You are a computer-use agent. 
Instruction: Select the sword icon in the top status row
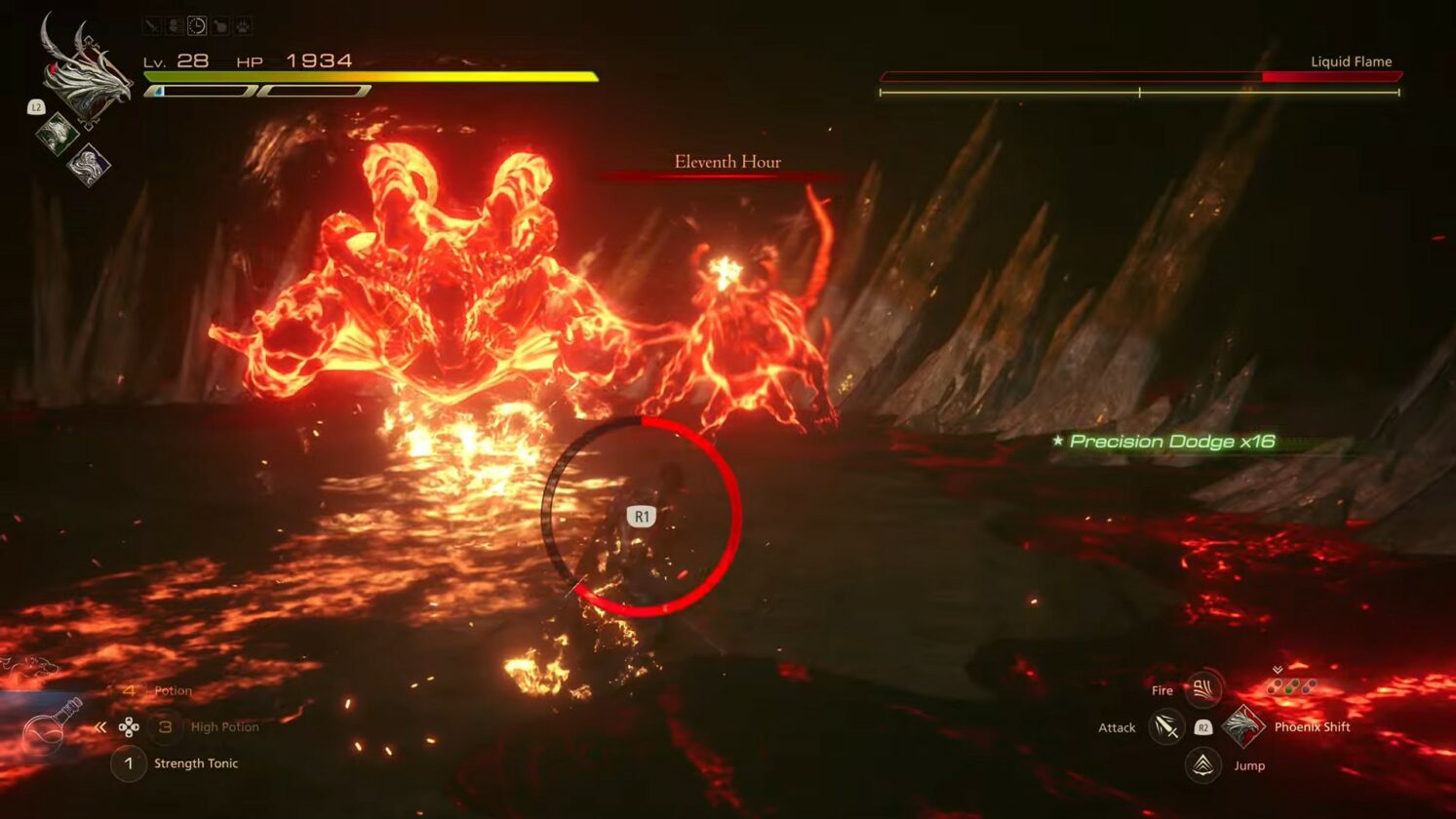pos(153,25)
